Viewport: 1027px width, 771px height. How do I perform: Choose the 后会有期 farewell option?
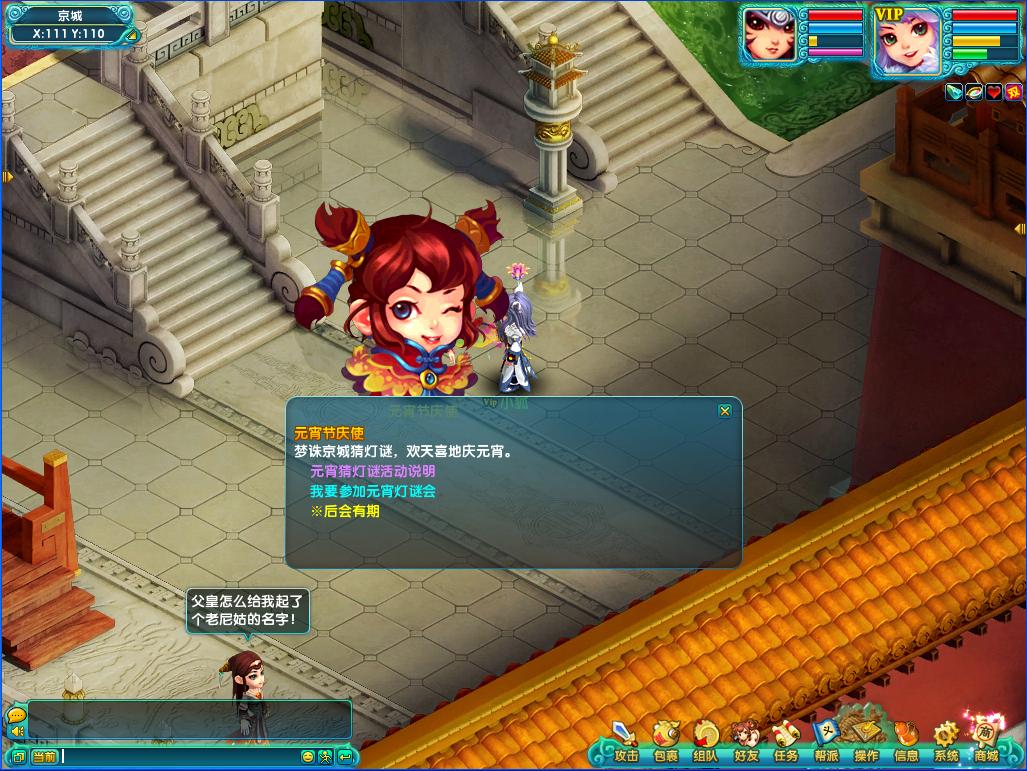pos(345,511)
